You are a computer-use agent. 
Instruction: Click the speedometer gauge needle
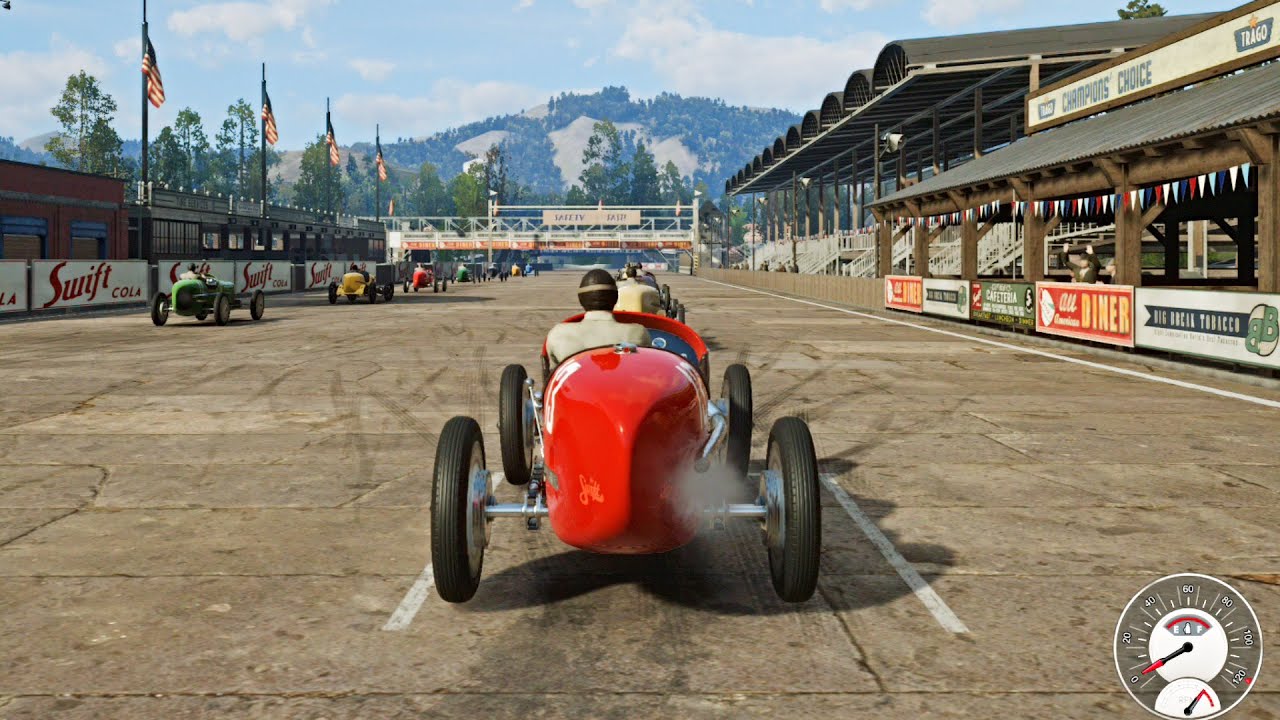[1174, 655]
